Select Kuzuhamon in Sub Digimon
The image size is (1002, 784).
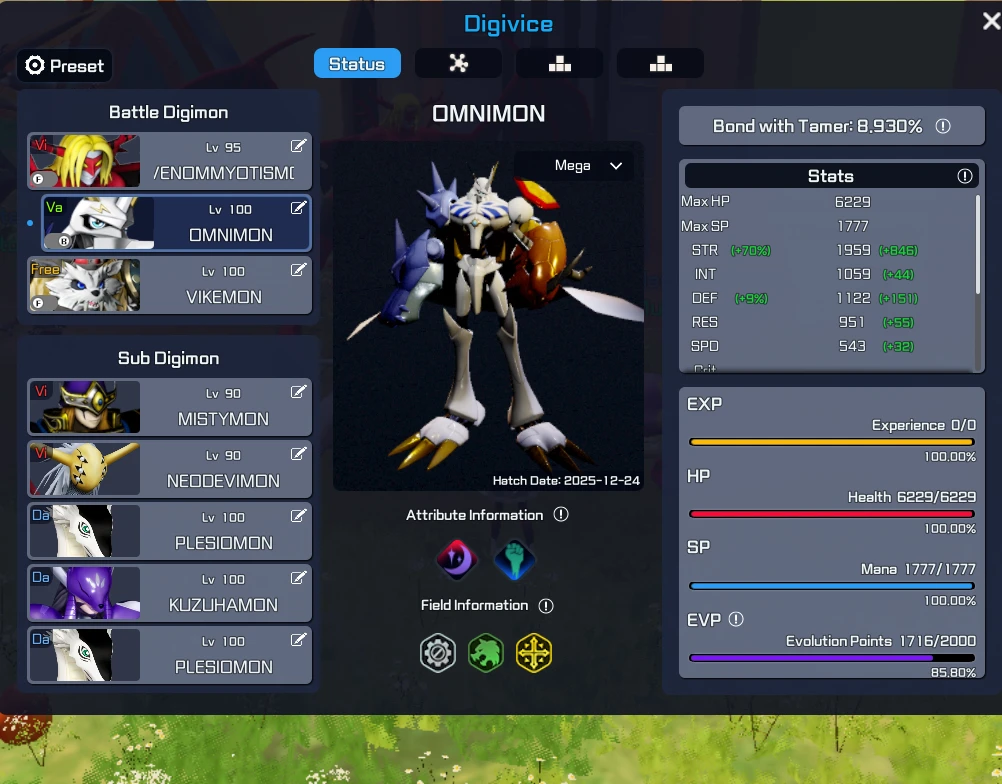click(170, 593)
